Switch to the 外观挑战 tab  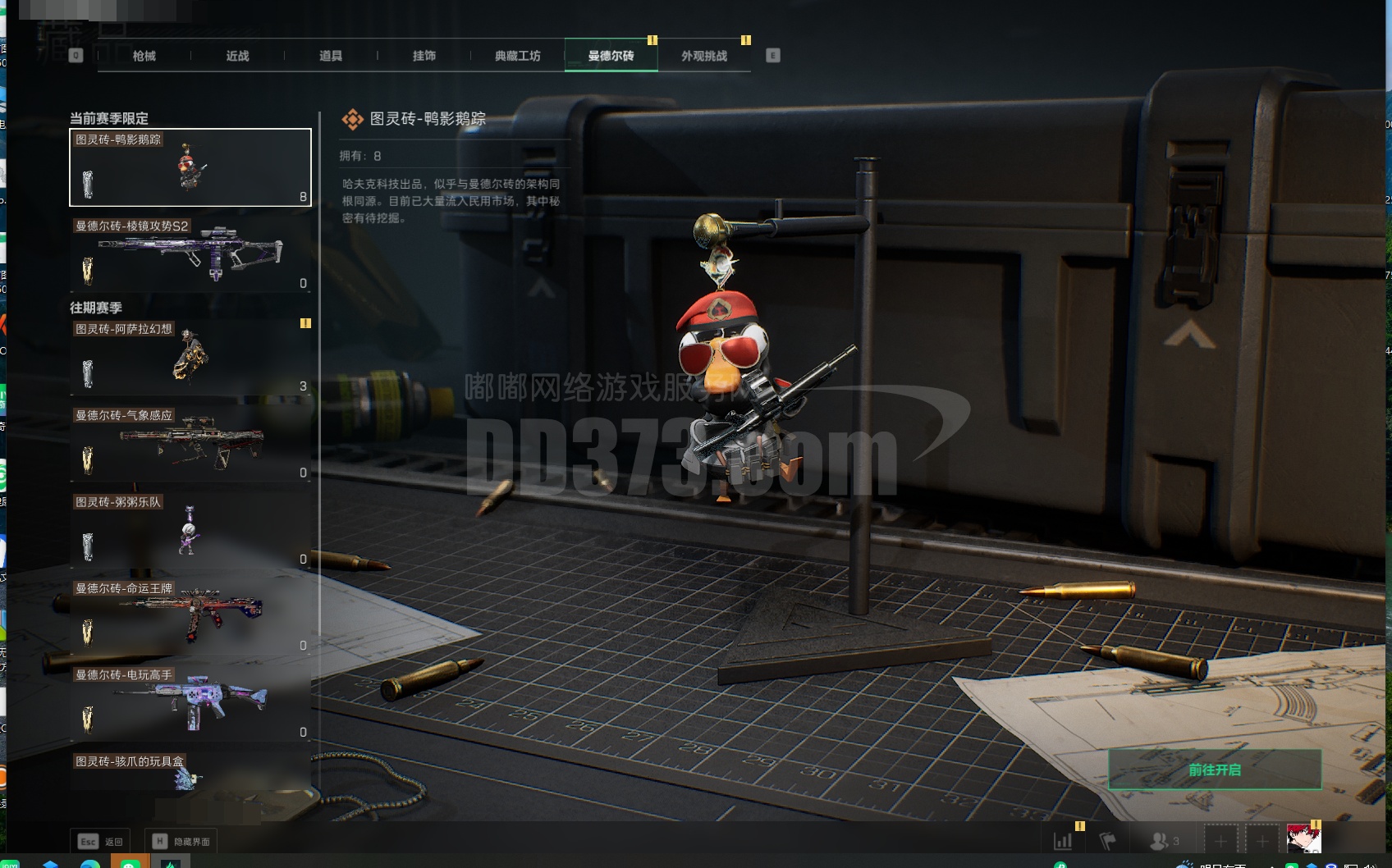tap(704, 56)
